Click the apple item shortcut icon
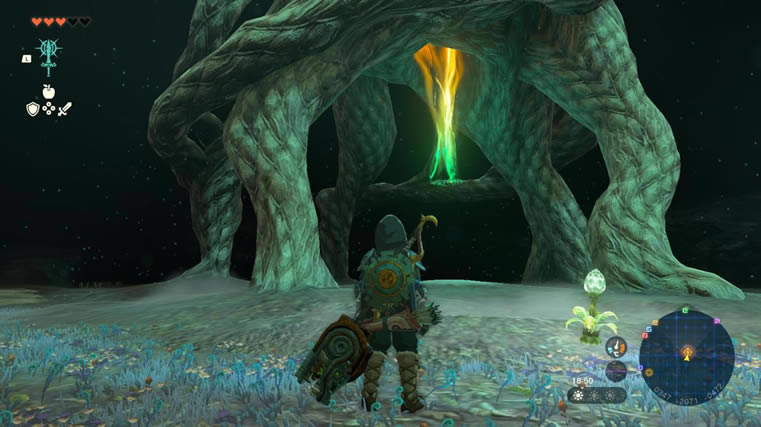Viewport: 761px width, 427px height. click(x=47, y=91)
